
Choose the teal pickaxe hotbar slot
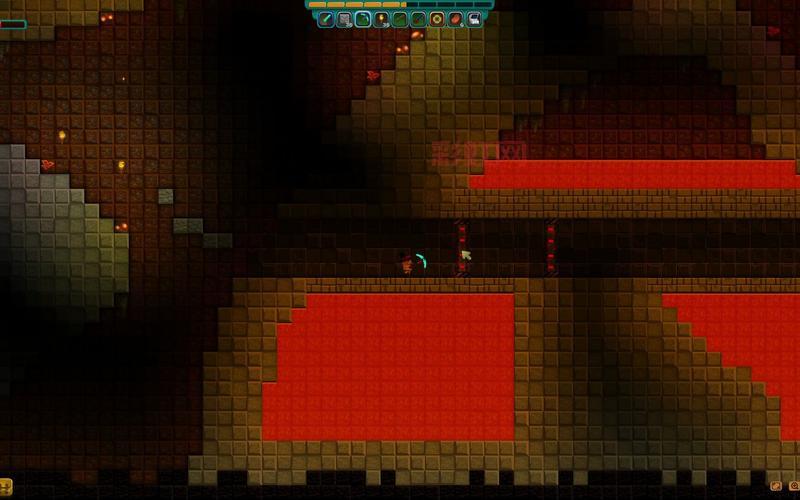(x=363, y=18)
